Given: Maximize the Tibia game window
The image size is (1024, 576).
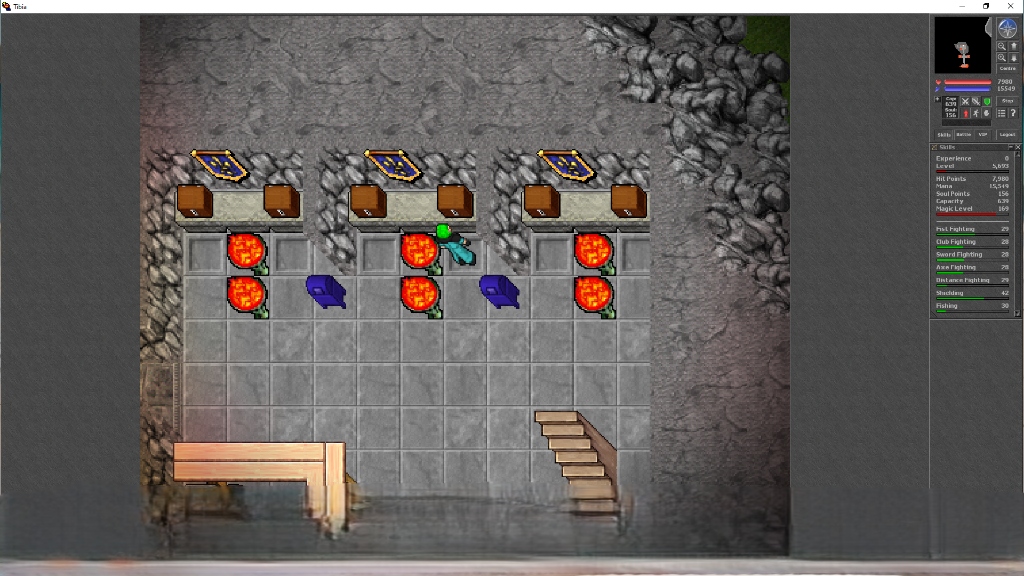Looking at the screenshot, I should (x=986, y=6).
